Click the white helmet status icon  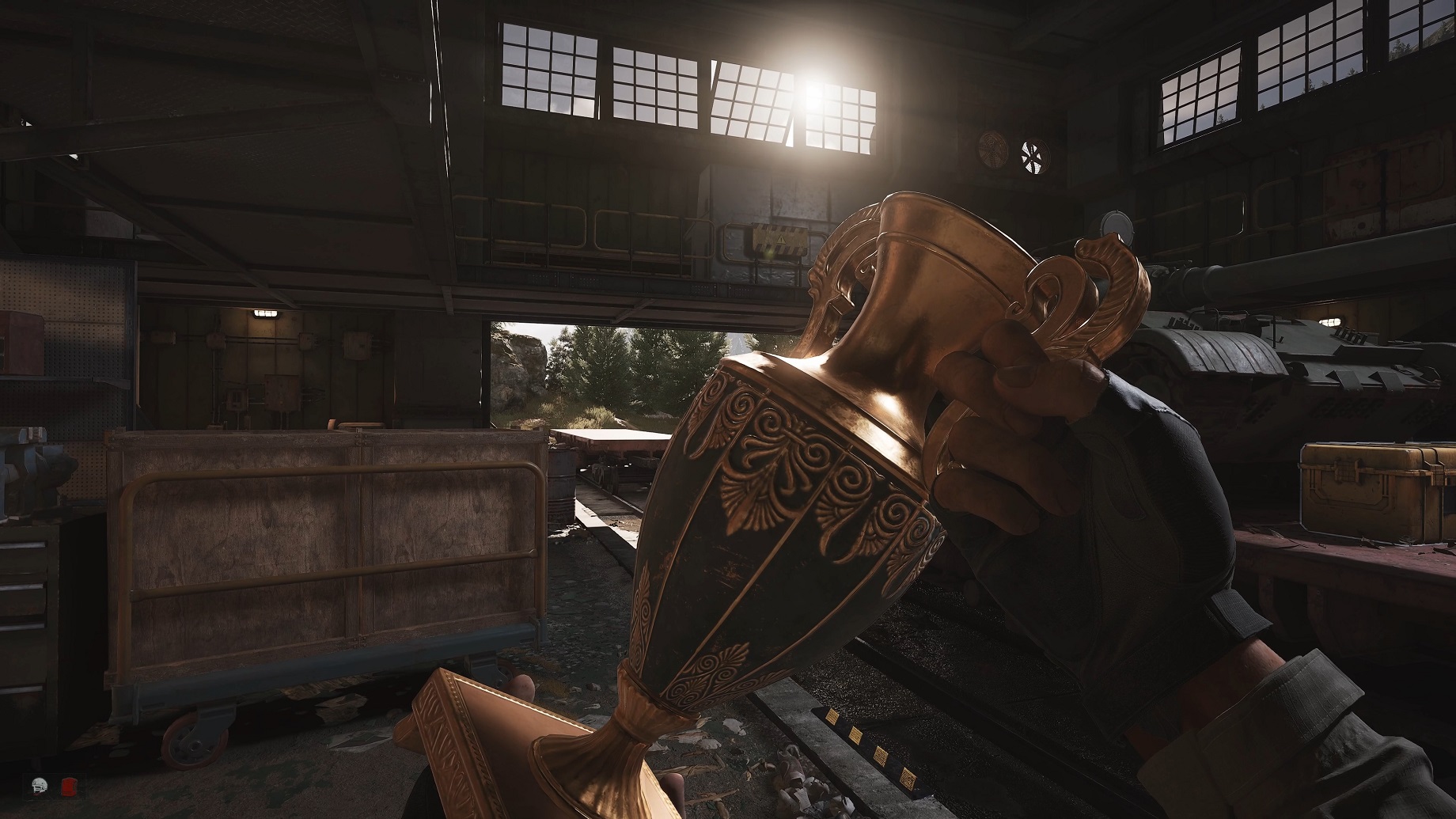click(x=39, y=787)
